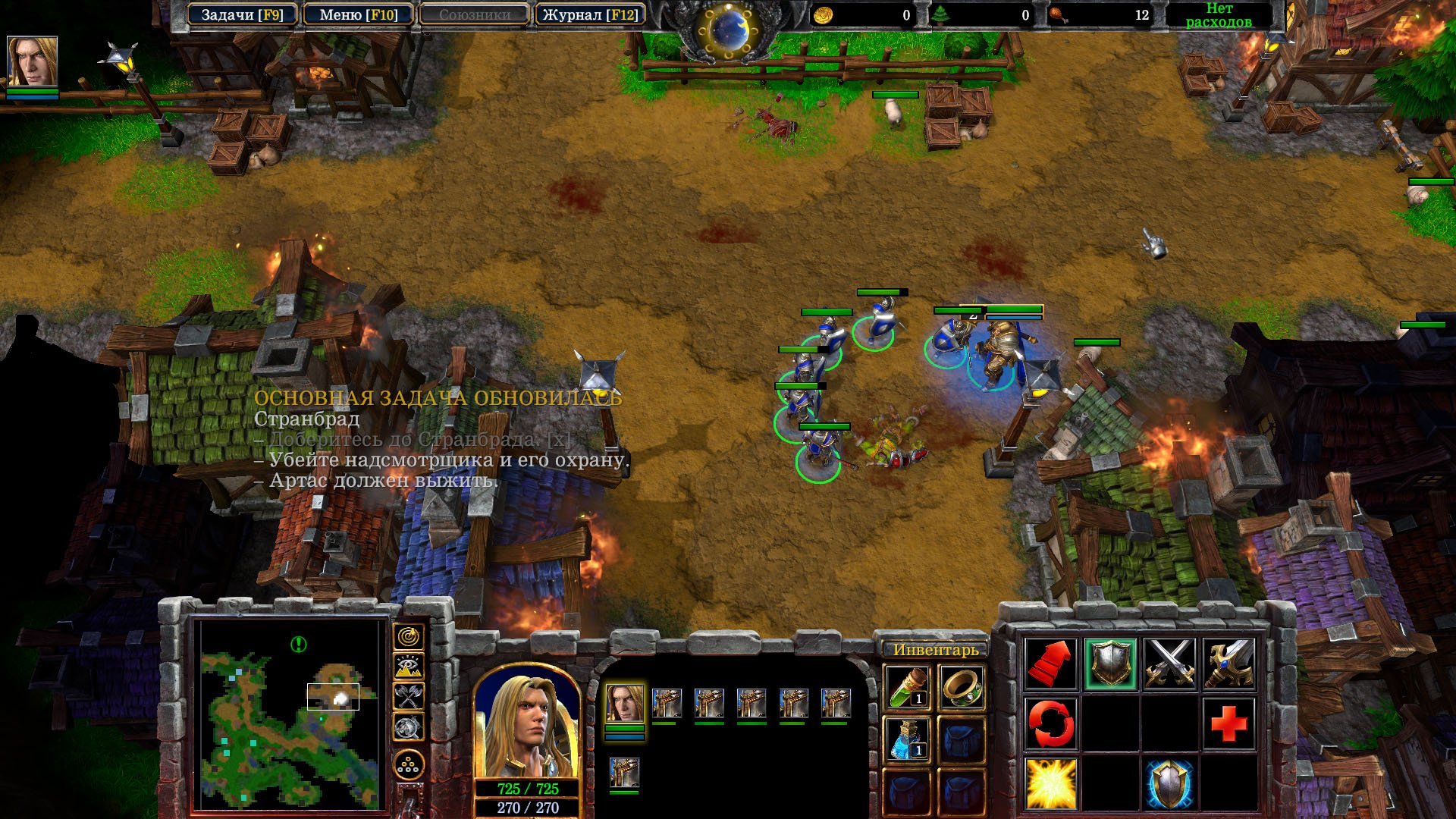The image size is (1456, 819).
Task: Open the Журнал message log
Action: pyautogui.click(x=590, y=15)
